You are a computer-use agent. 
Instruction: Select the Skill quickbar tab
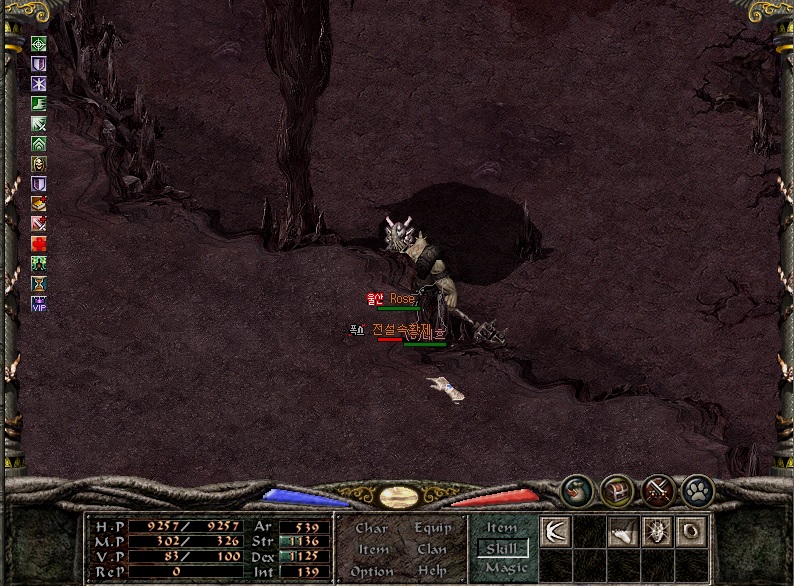(x=502, y=548)
